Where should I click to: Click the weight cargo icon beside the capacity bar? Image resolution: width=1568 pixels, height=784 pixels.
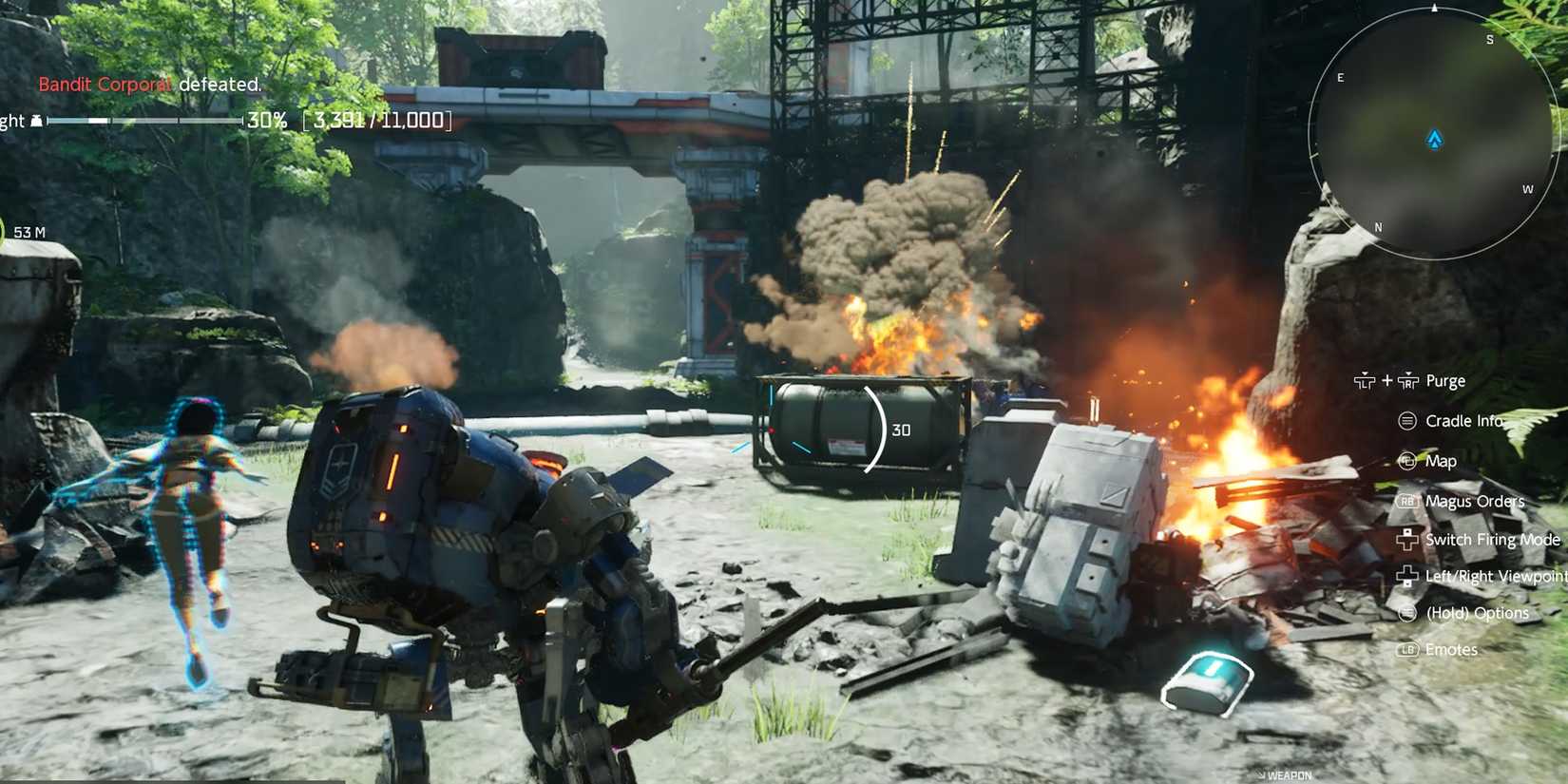35,120
